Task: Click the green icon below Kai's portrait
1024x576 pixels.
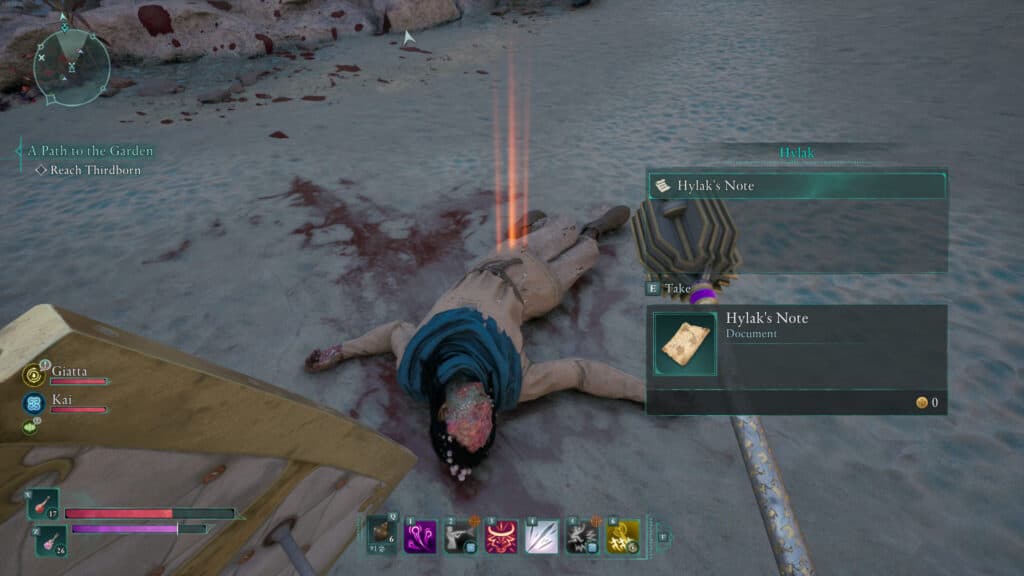Action: 30,427
